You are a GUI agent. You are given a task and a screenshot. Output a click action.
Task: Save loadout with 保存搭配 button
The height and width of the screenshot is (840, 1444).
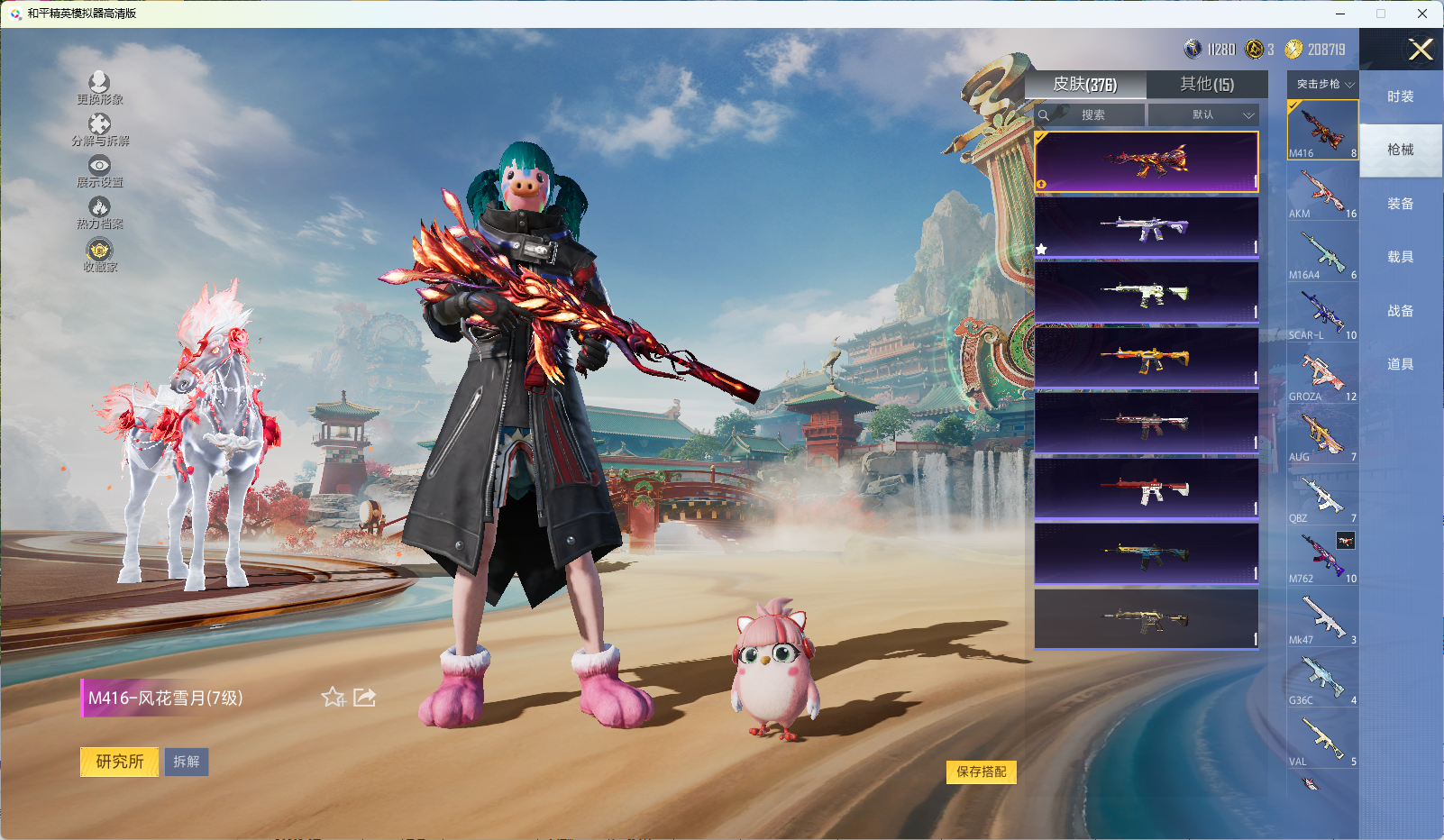coord(982,772)
